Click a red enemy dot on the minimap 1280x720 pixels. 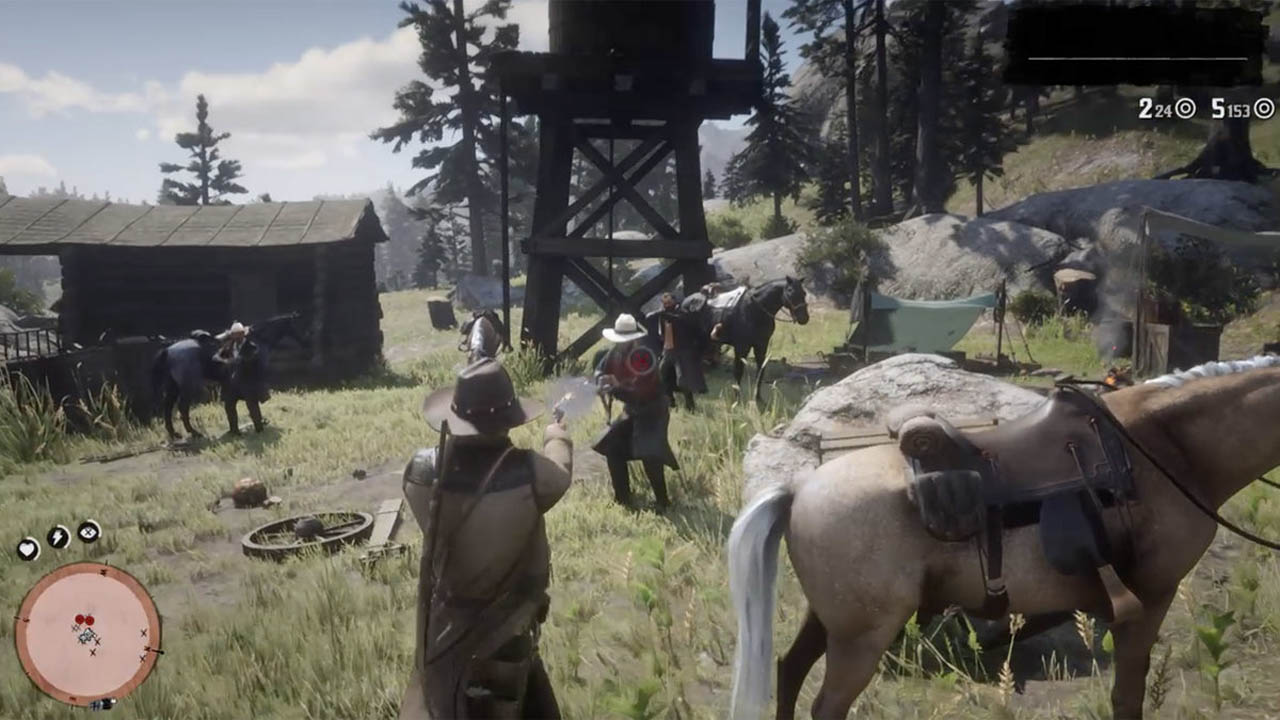coord(81,618)
